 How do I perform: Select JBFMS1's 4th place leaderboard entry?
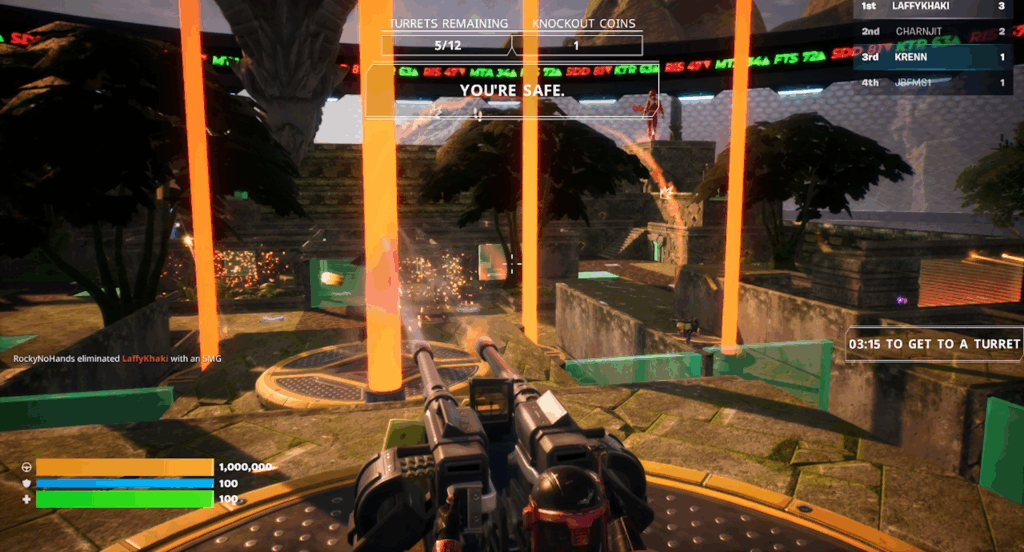(933, 83)
